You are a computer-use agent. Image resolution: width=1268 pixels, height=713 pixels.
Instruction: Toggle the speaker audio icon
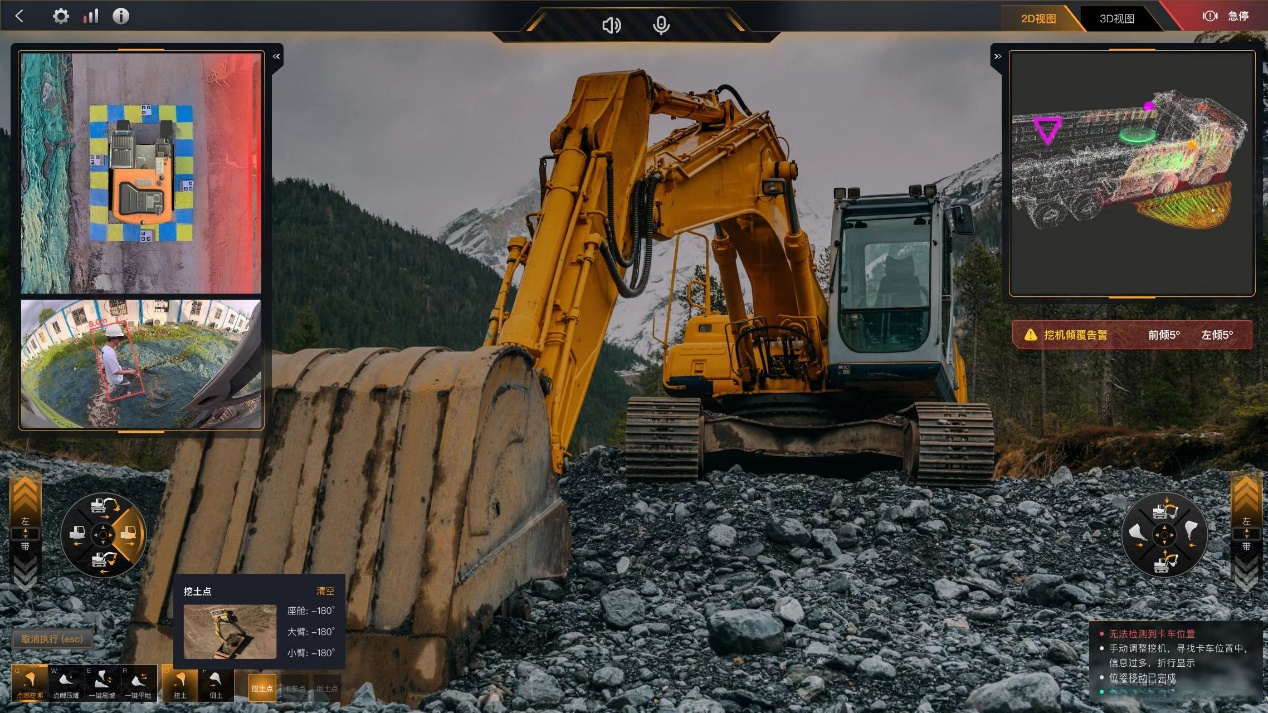(611, 25)
